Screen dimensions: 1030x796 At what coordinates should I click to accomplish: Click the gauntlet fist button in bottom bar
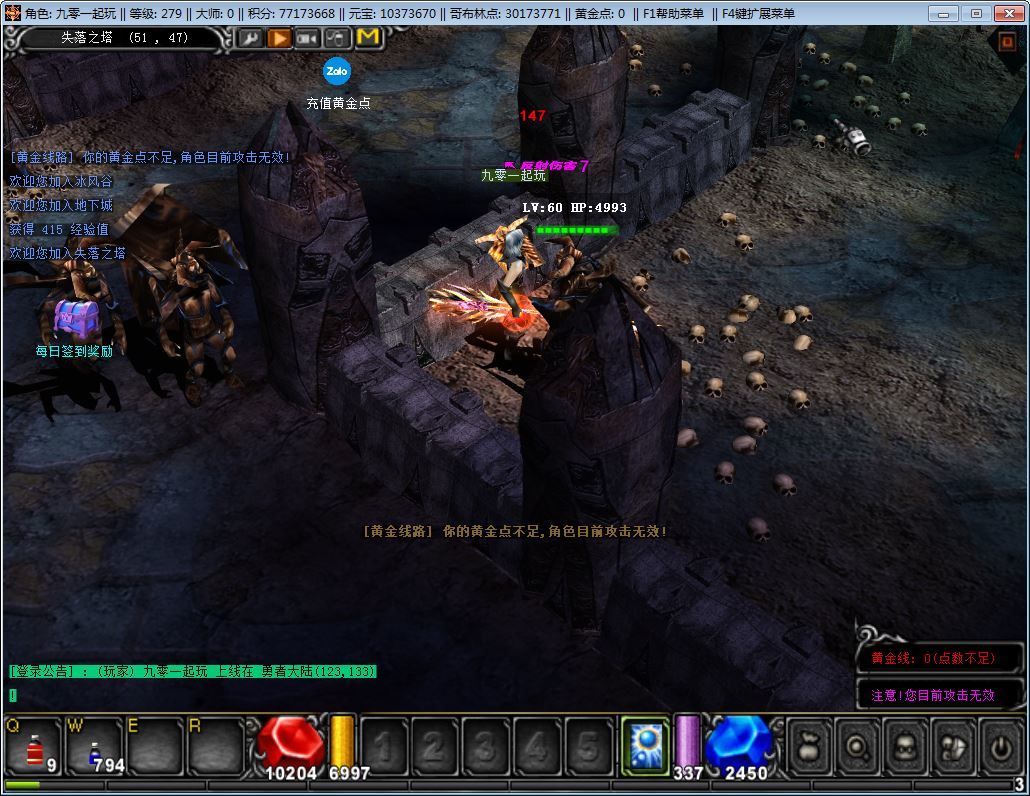(x=953, y=746)
